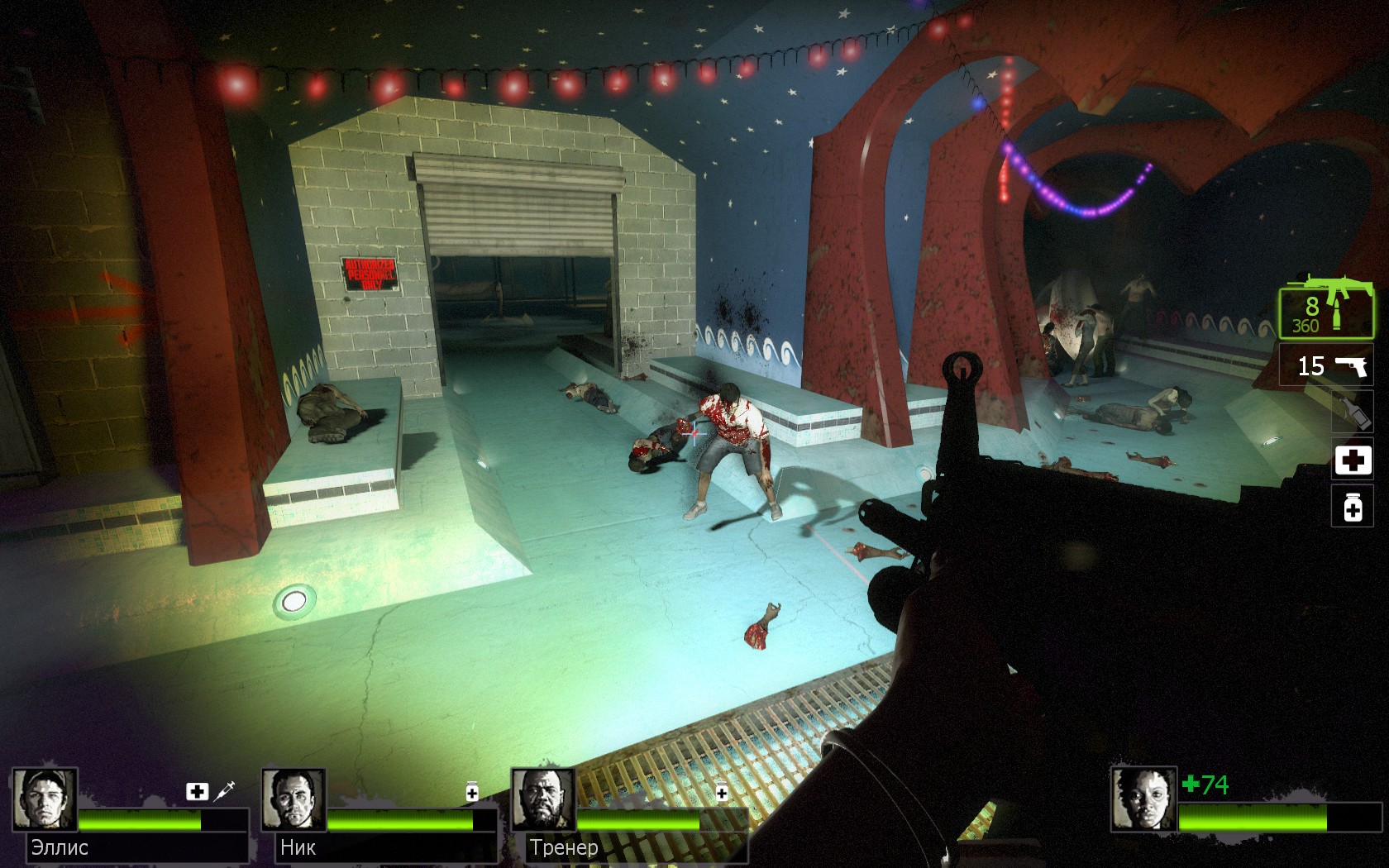Click Тренер's pill bottle icon
The width and height of the screenshot is (1389, 868).
point(722,791)
